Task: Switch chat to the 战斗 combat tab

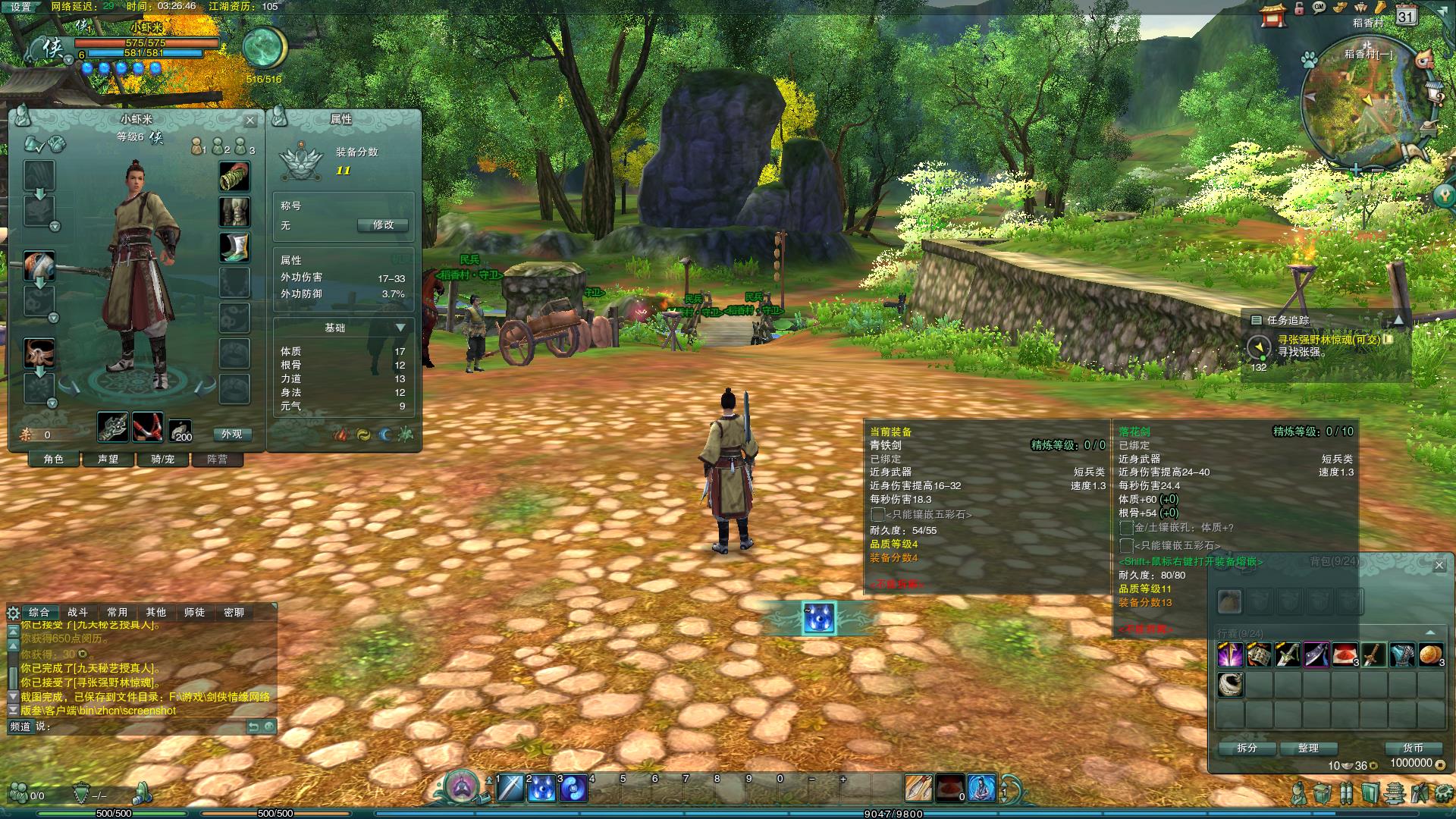Action: click(x=77, y=613)
